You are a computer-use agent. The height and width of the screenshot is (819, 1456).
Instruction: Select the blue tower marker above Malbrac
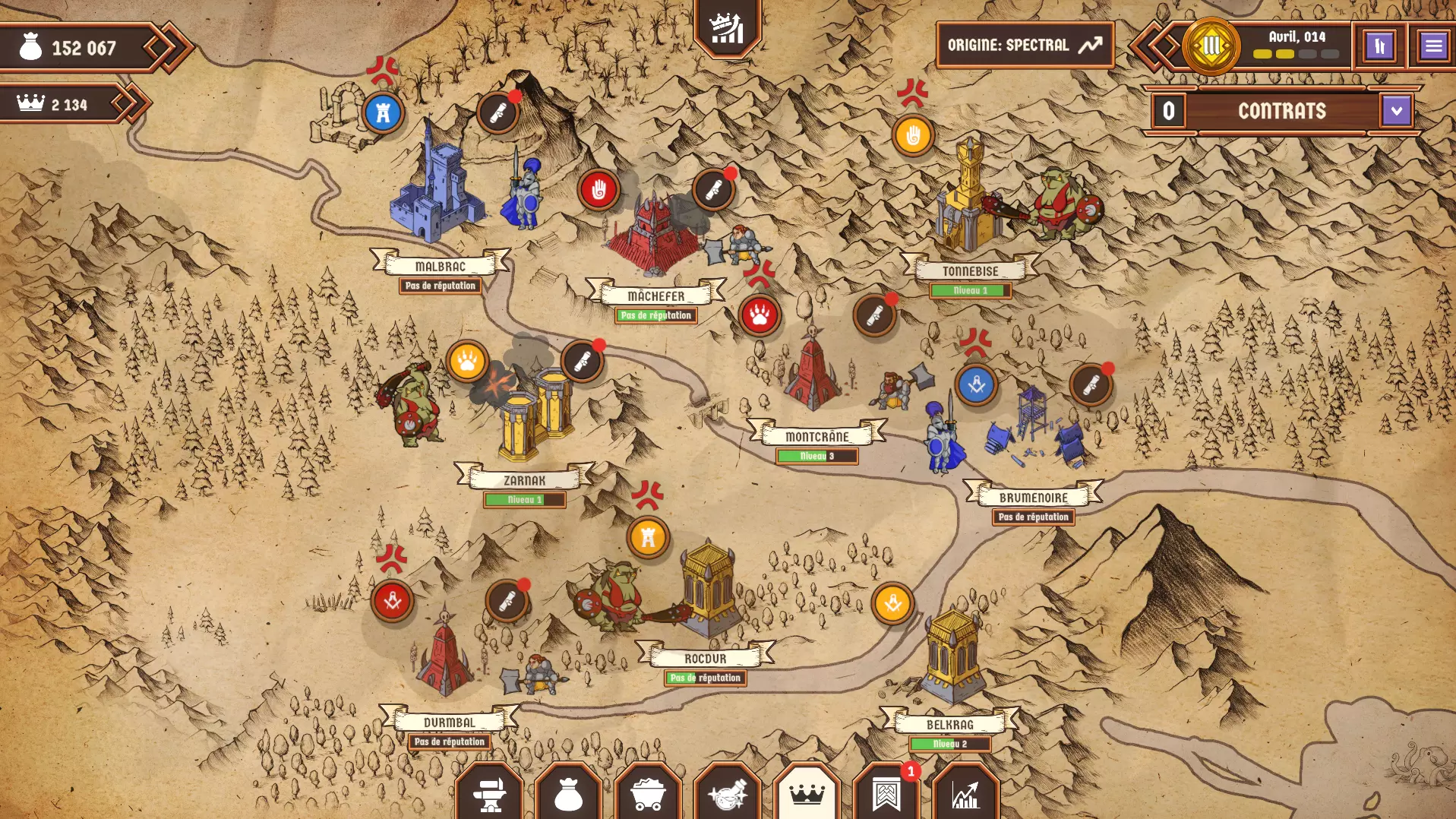click(x=383, y=113)
